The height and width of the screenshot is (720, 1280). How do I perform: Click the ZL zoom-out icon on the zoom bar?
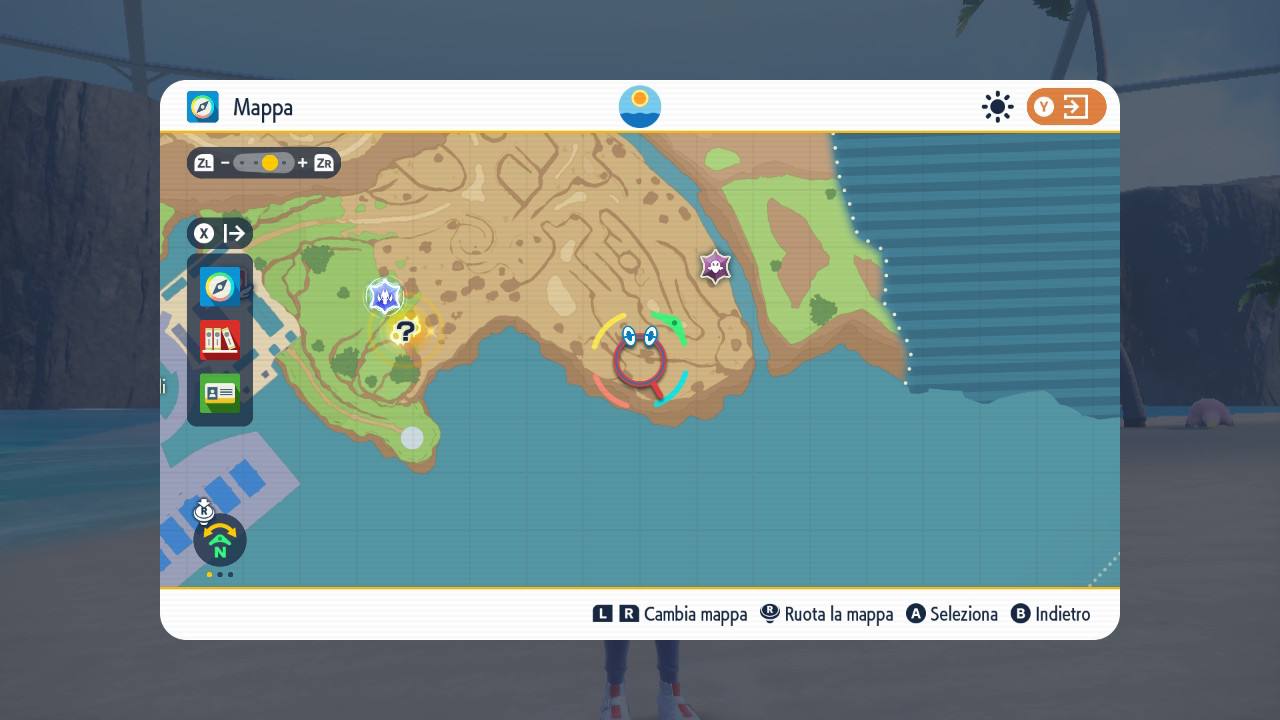tap(202, 162)
